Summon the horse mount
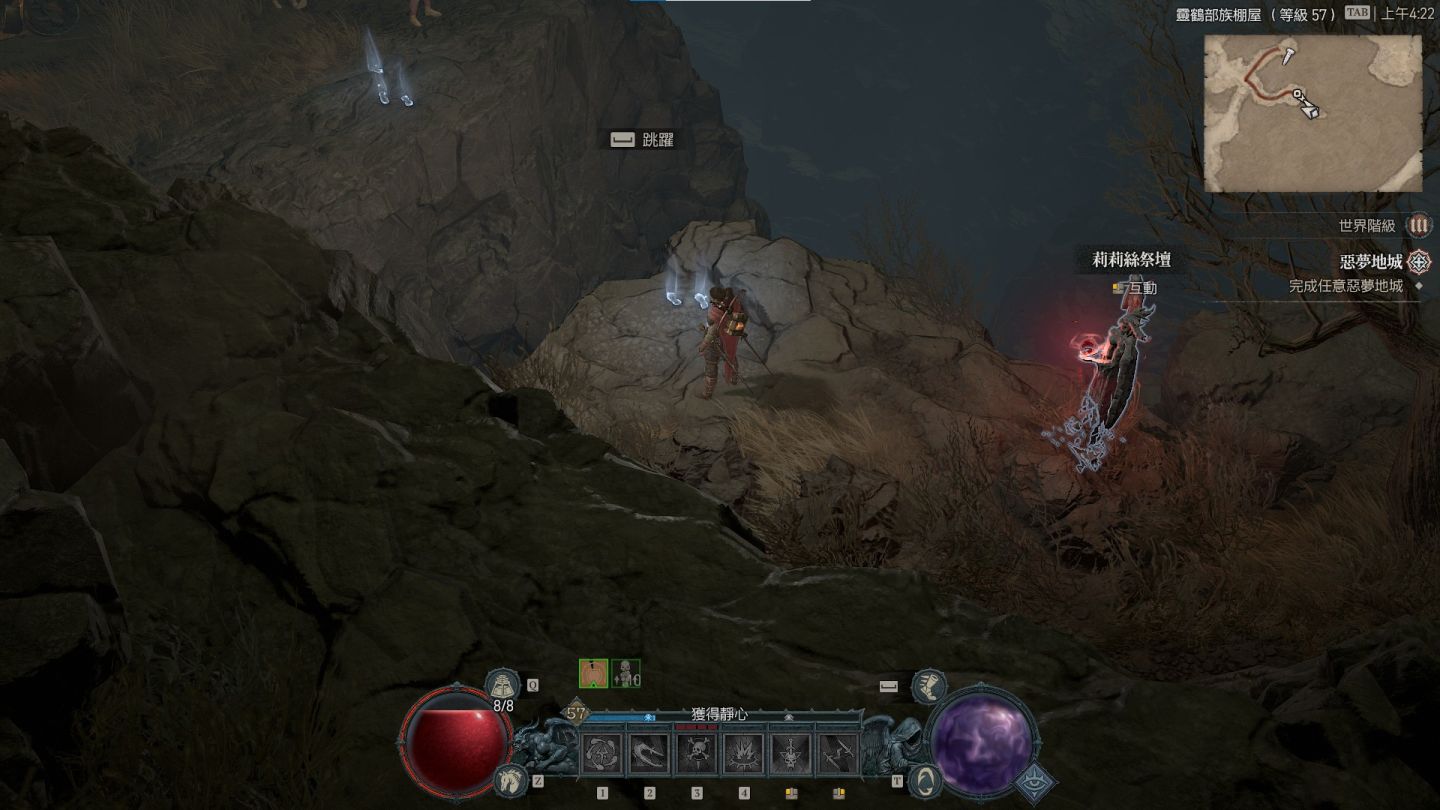The image size is (1440, 810). click(509, 779)
